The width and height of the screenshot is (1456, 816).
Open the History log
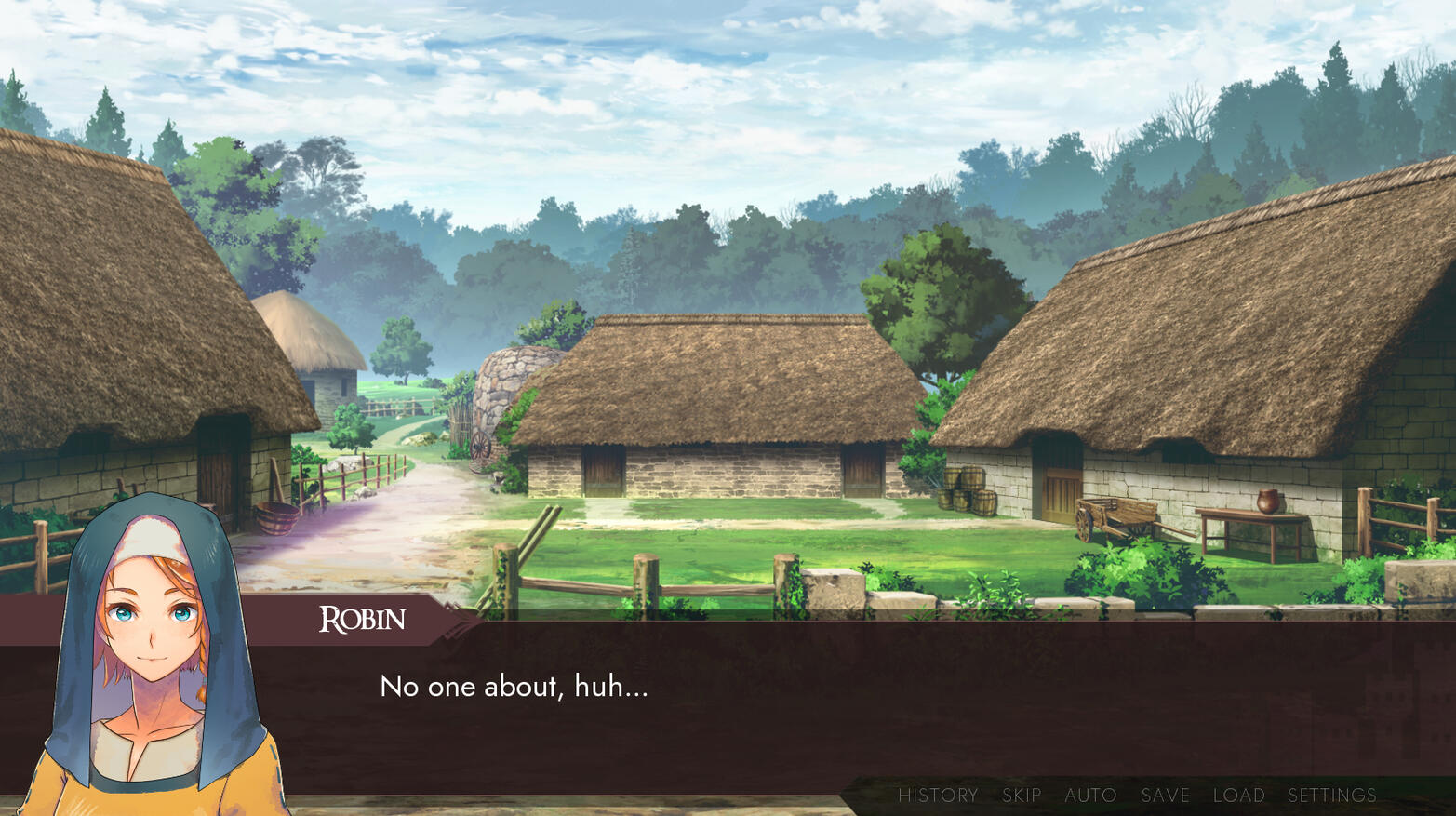[x=938, y=796]
